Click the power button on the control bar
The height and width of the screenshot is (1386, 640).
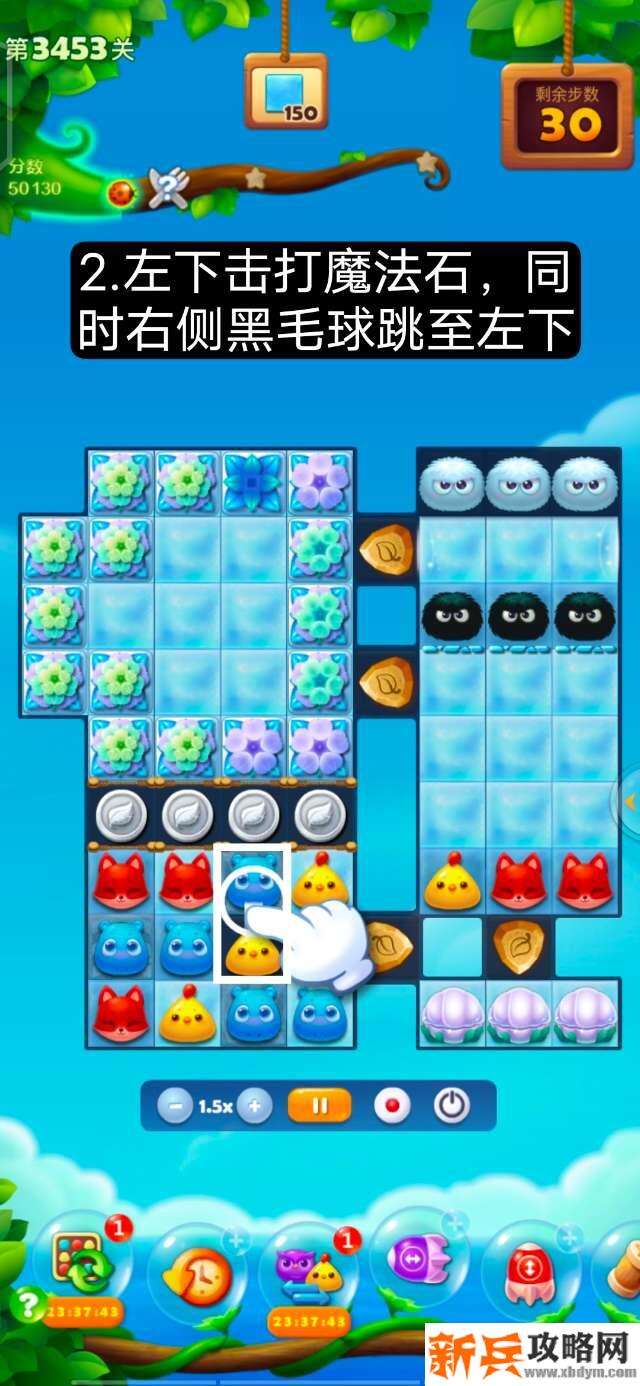pos(452,1106)
